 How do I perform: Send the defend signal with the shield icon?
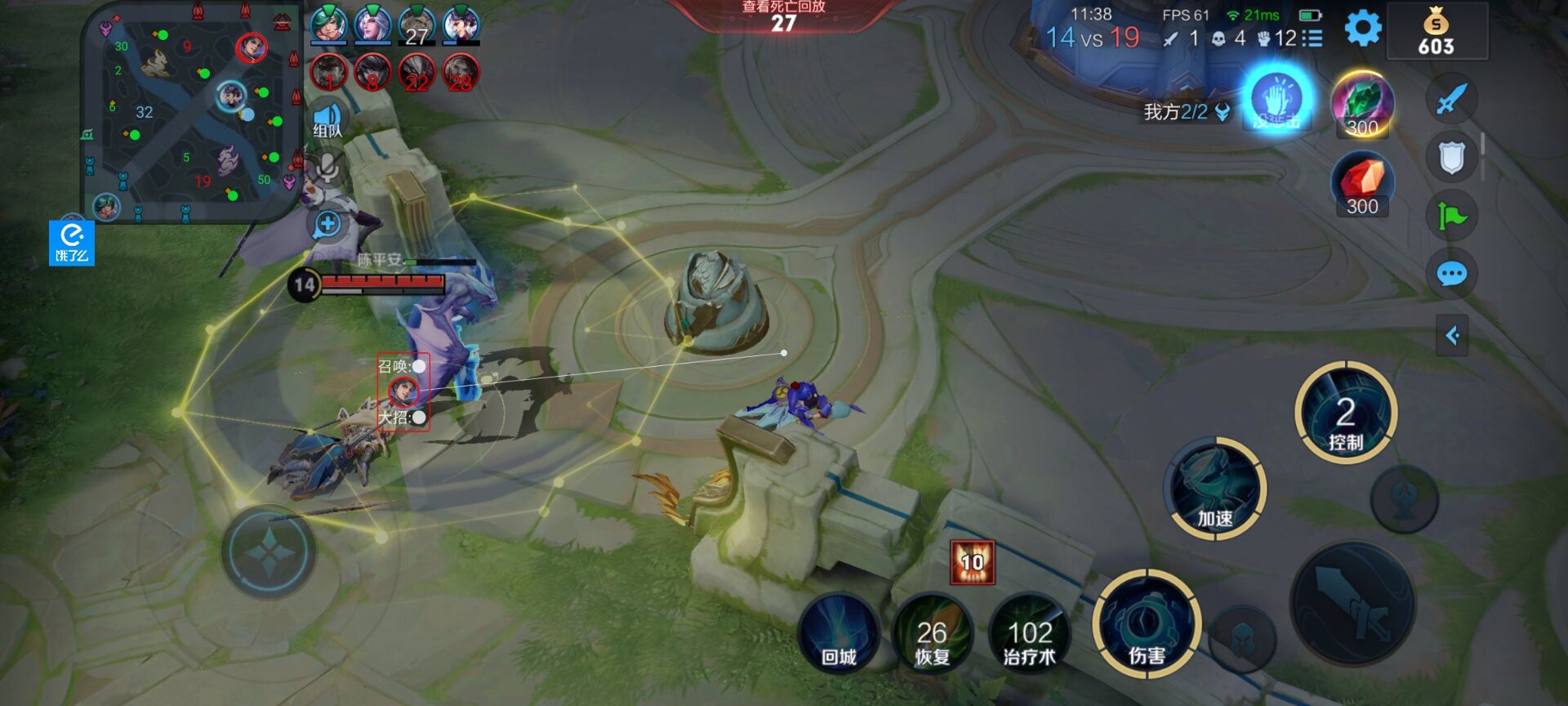pos(1451,158)
